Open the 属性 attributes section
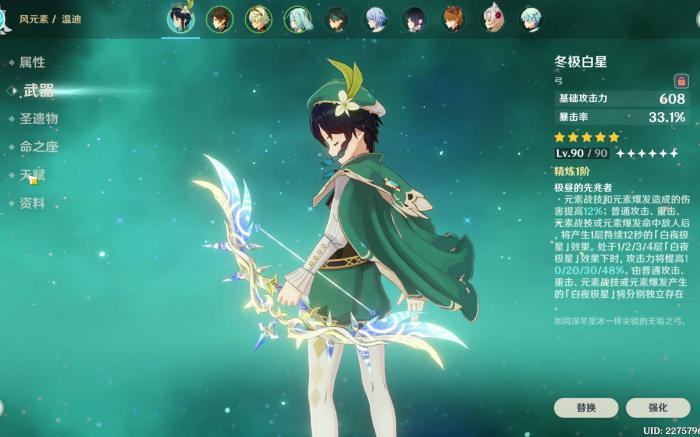700x437 pixels. [x=32, y=62]
